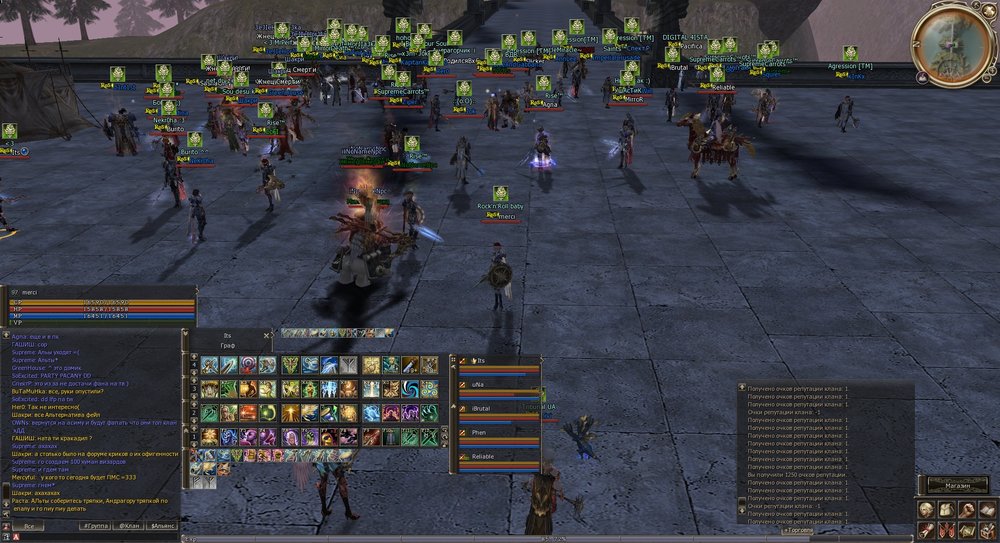Open the system menu toolbox icon
This screenshot has width=1000, height=543.
tap(987, 529)
